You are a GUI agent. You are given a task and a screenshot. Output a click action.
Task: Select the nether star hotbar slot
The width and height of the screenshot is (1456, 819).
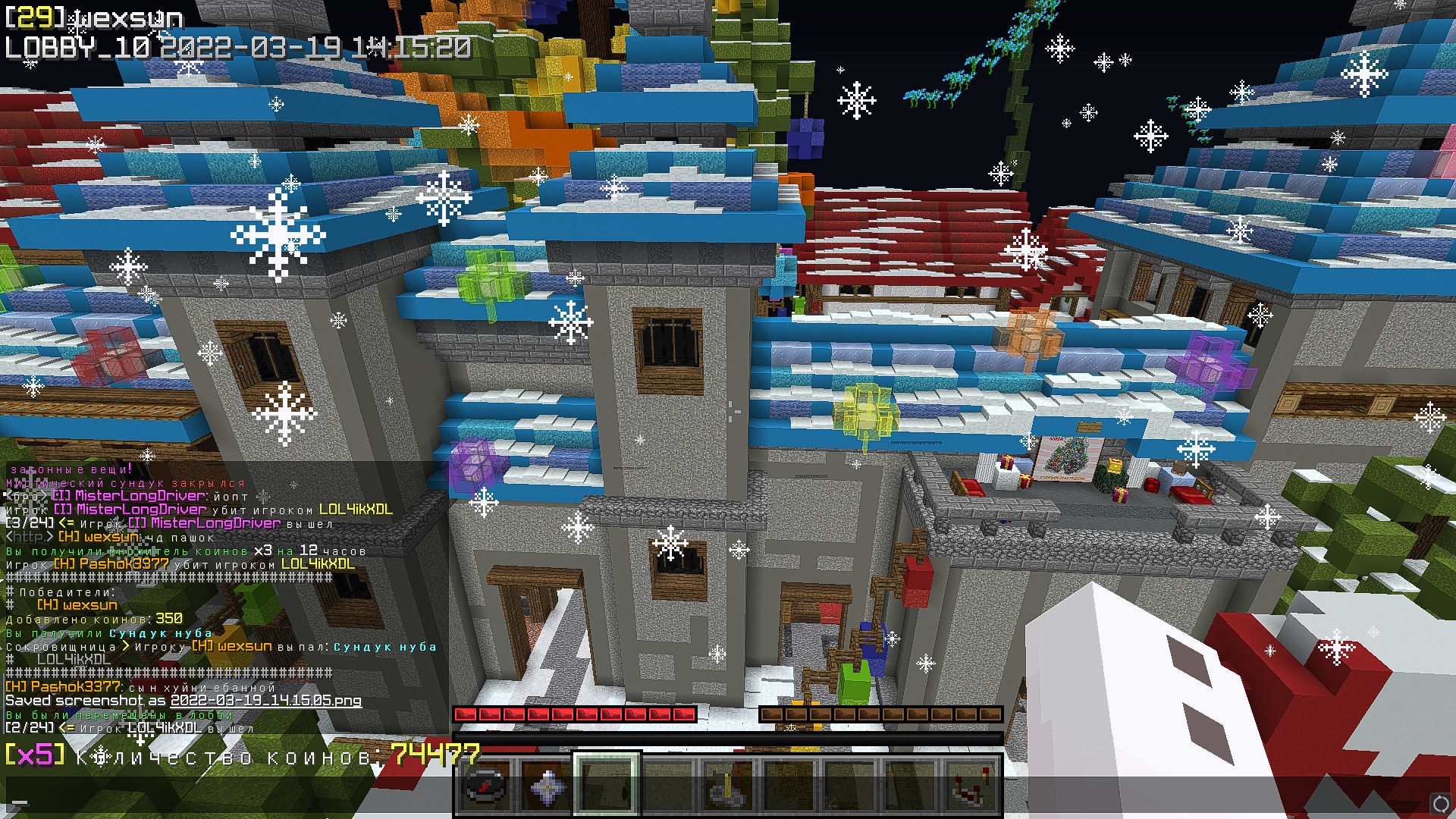(546, 785)
